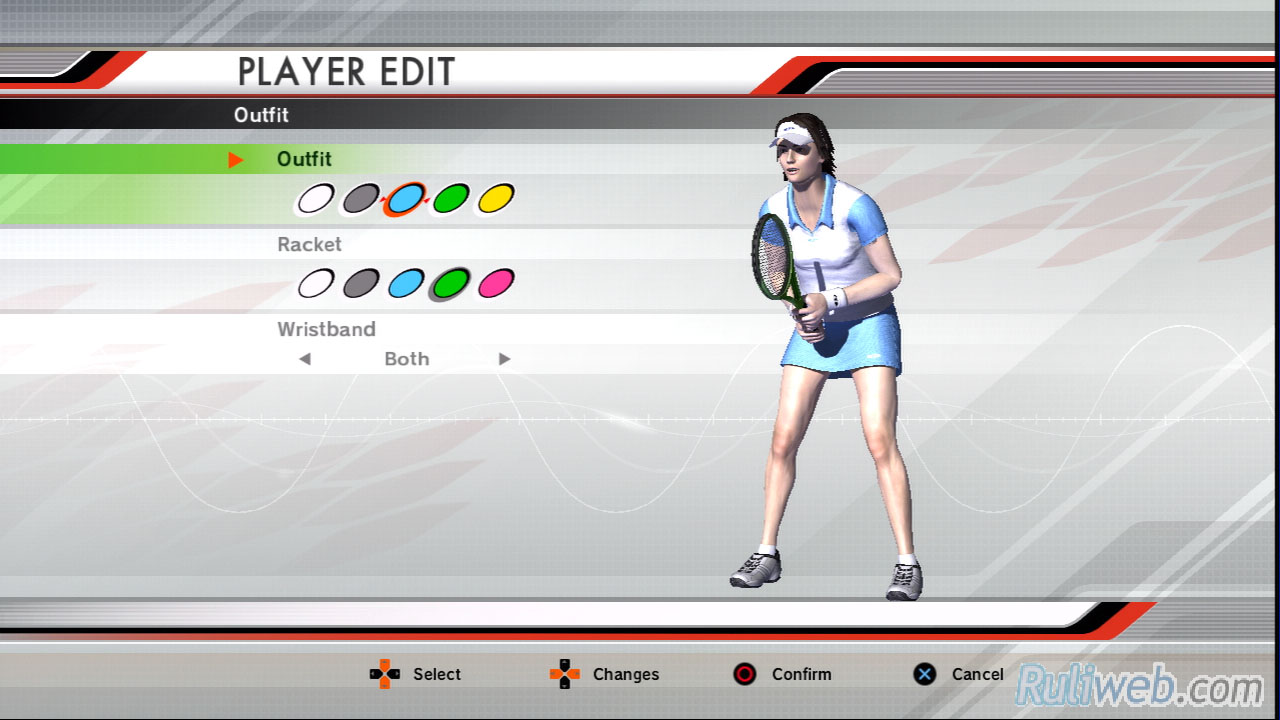Choose the green outfit color
The width and height of the screenshot is (1280, 720).
(450, 199)
